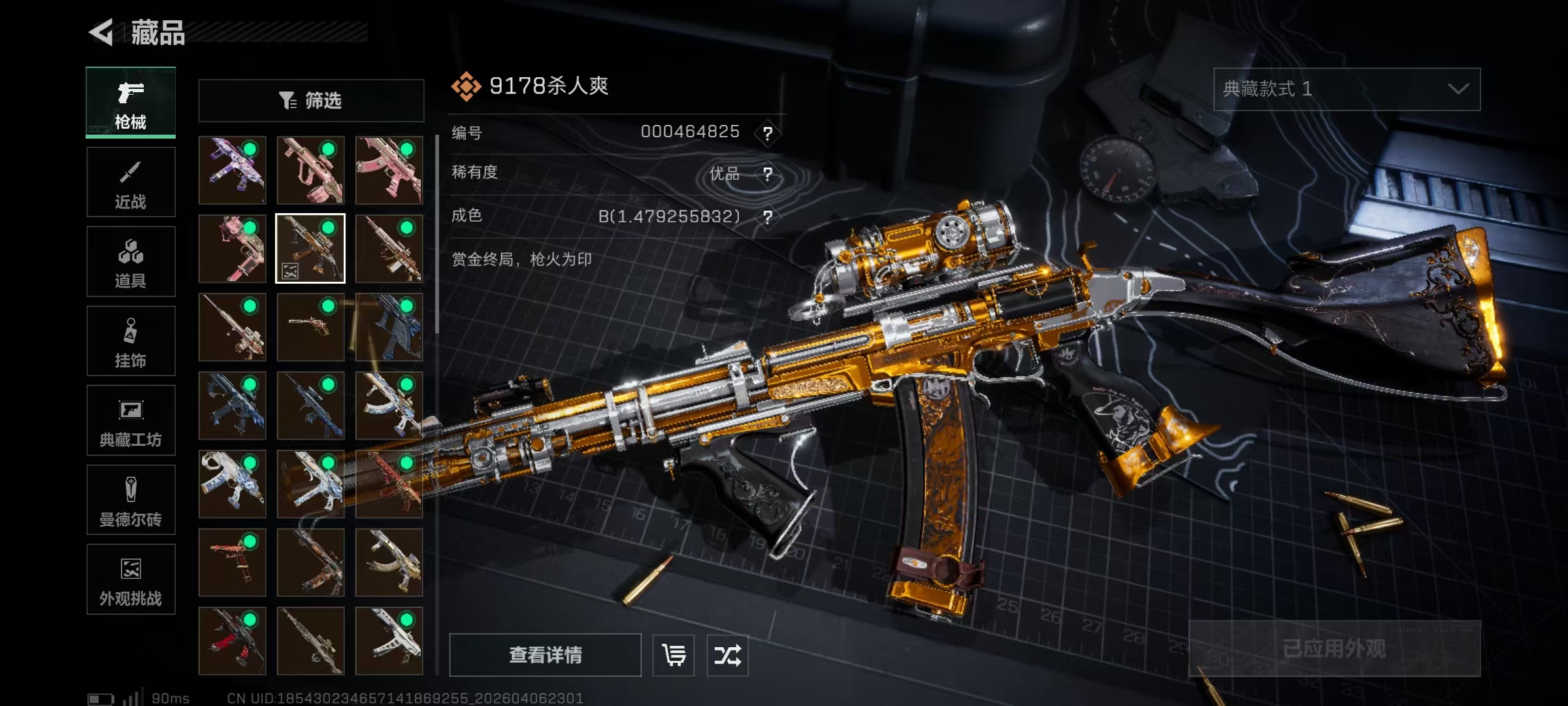Click the 查看详情 details button
1568x706 pixels.
click(x=545, y=654)
